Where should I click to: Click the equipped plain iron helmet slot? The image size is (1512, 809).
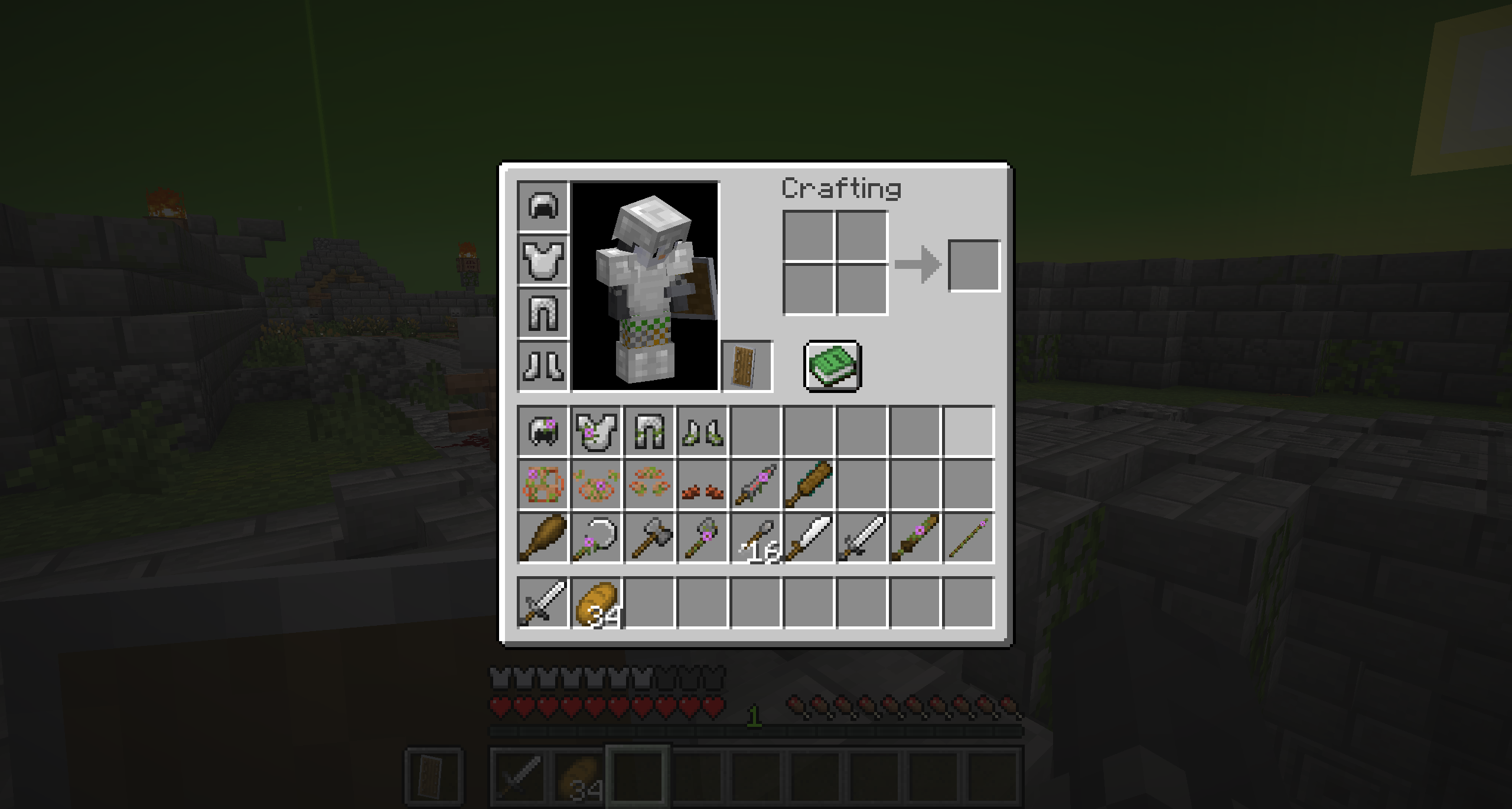click(x=543, y=206)
